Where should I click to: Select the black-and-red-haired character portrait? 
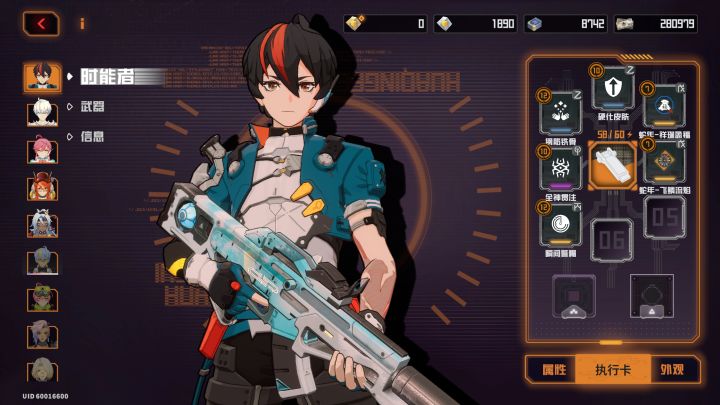(42, 77)
